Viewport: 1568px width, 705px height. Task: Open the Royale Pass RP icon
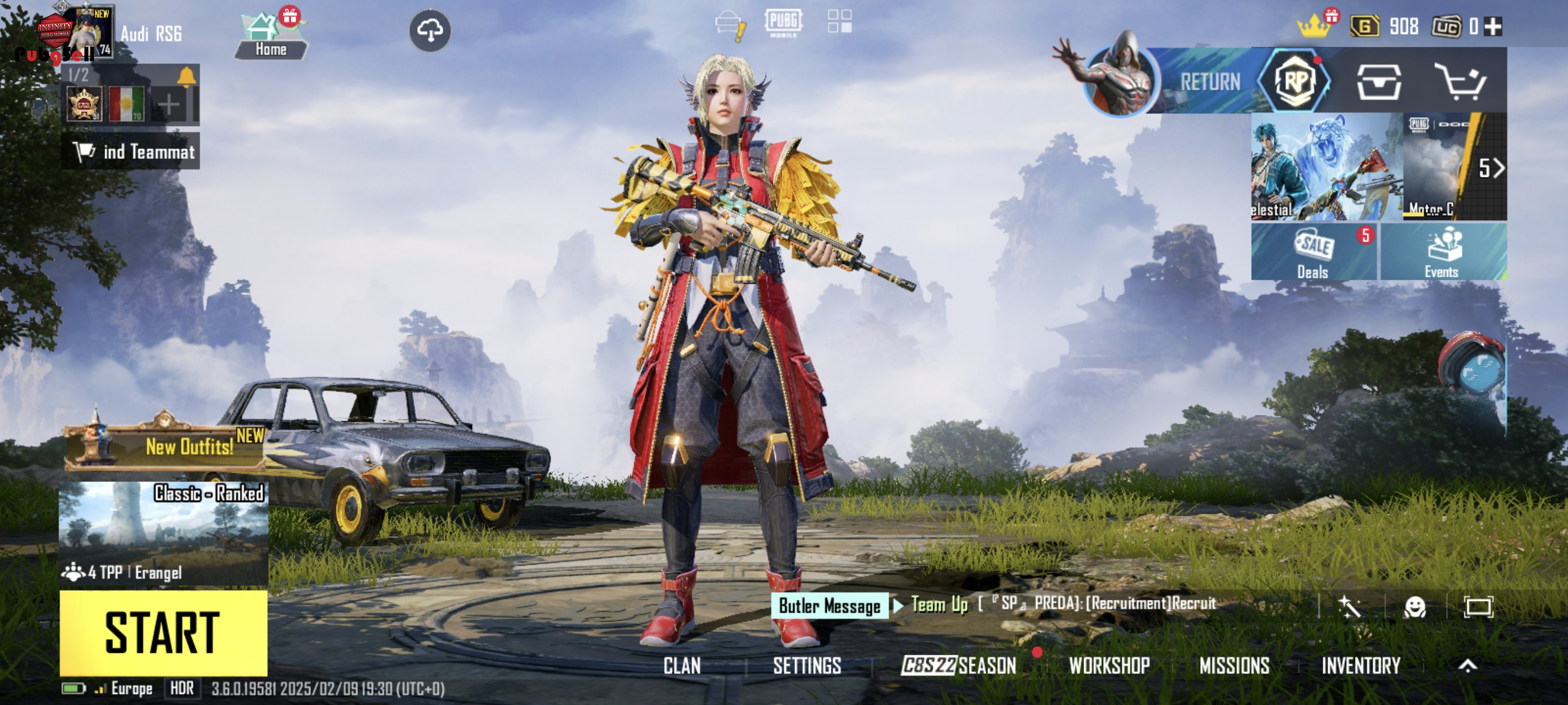[x=1296, y=81]
